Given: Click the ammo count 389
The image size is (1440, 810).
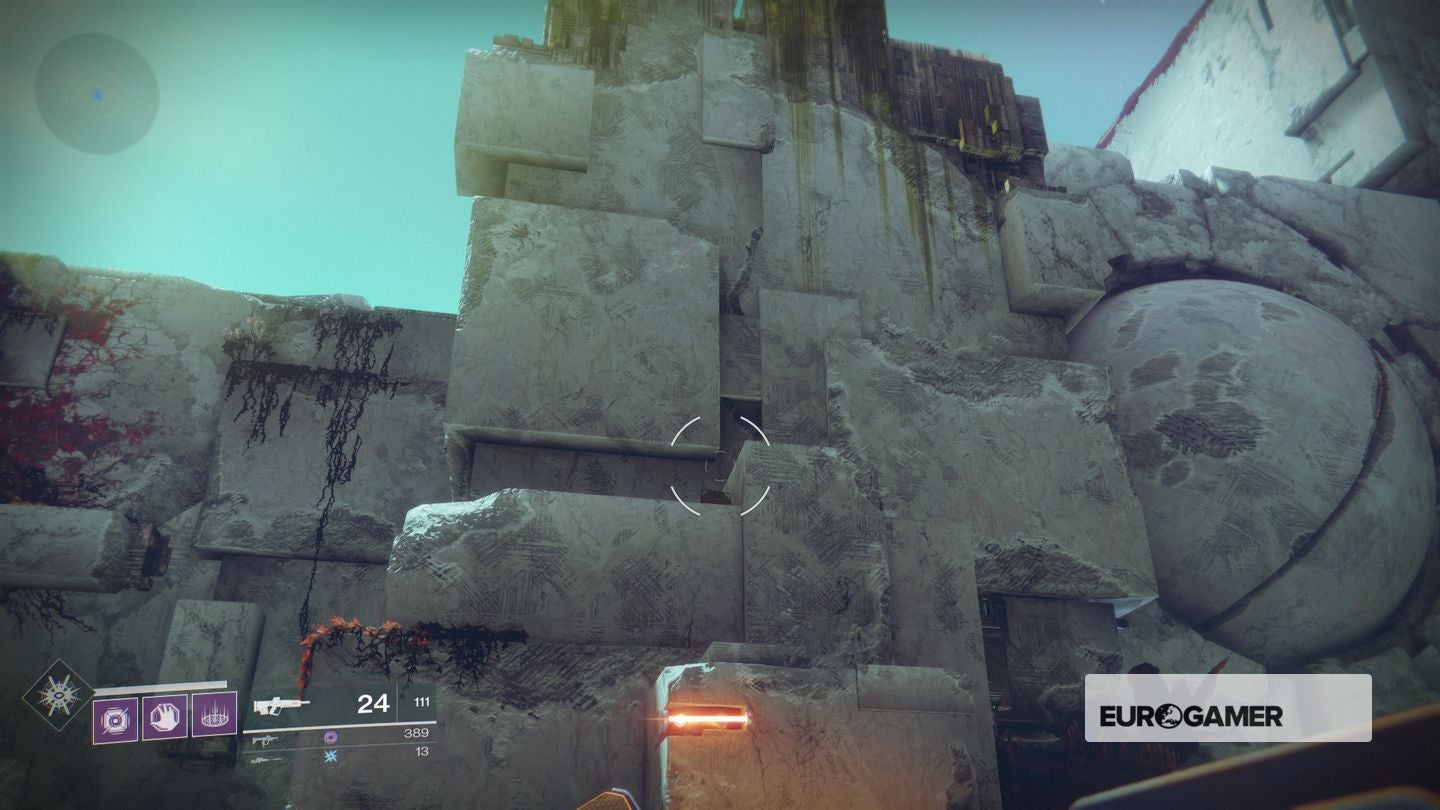Looking at the screenshot, I should pos(418,734).
